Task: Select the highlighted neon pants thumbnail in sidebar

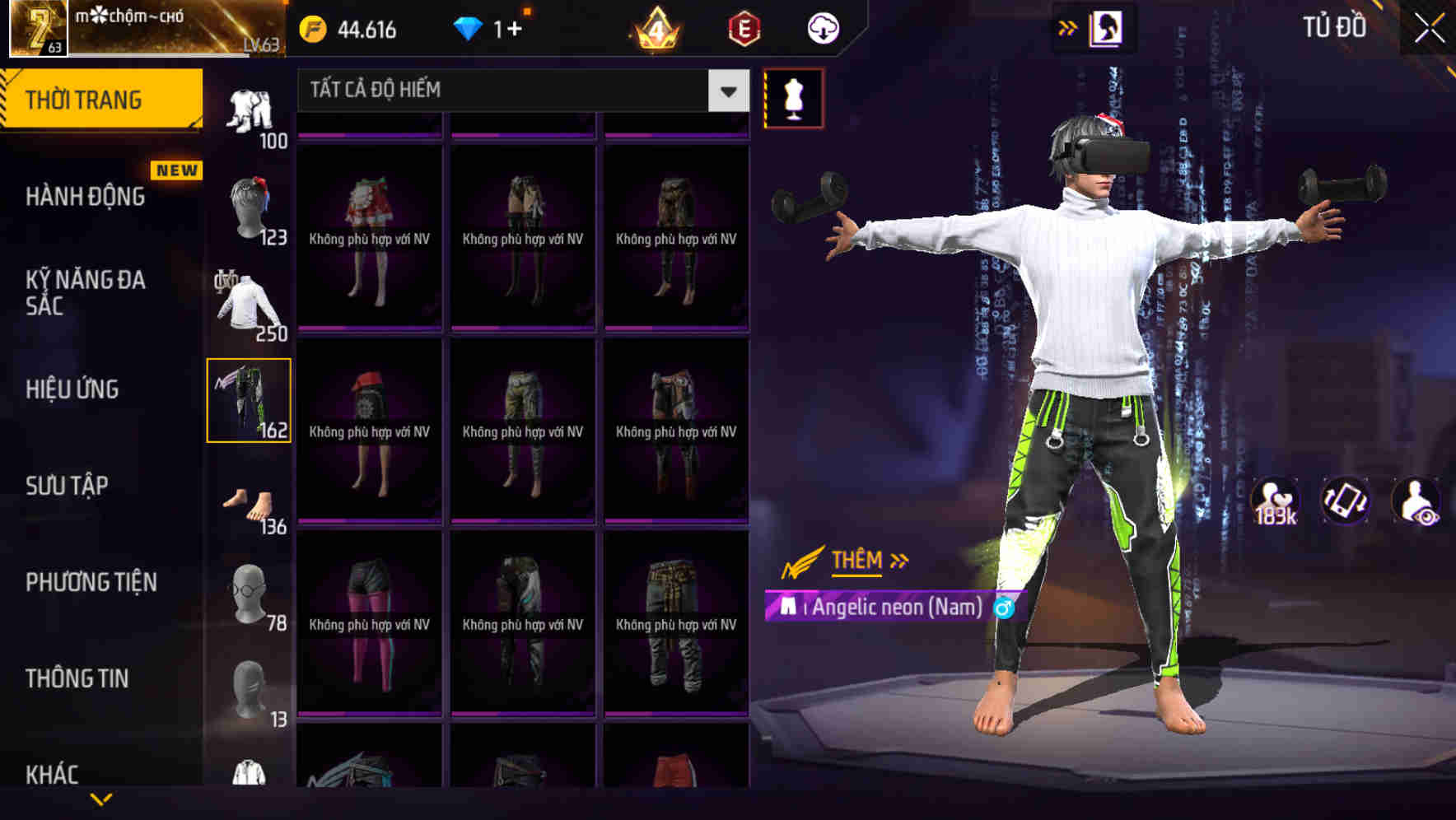Action: pyautogui.click(x=250, y=399)
